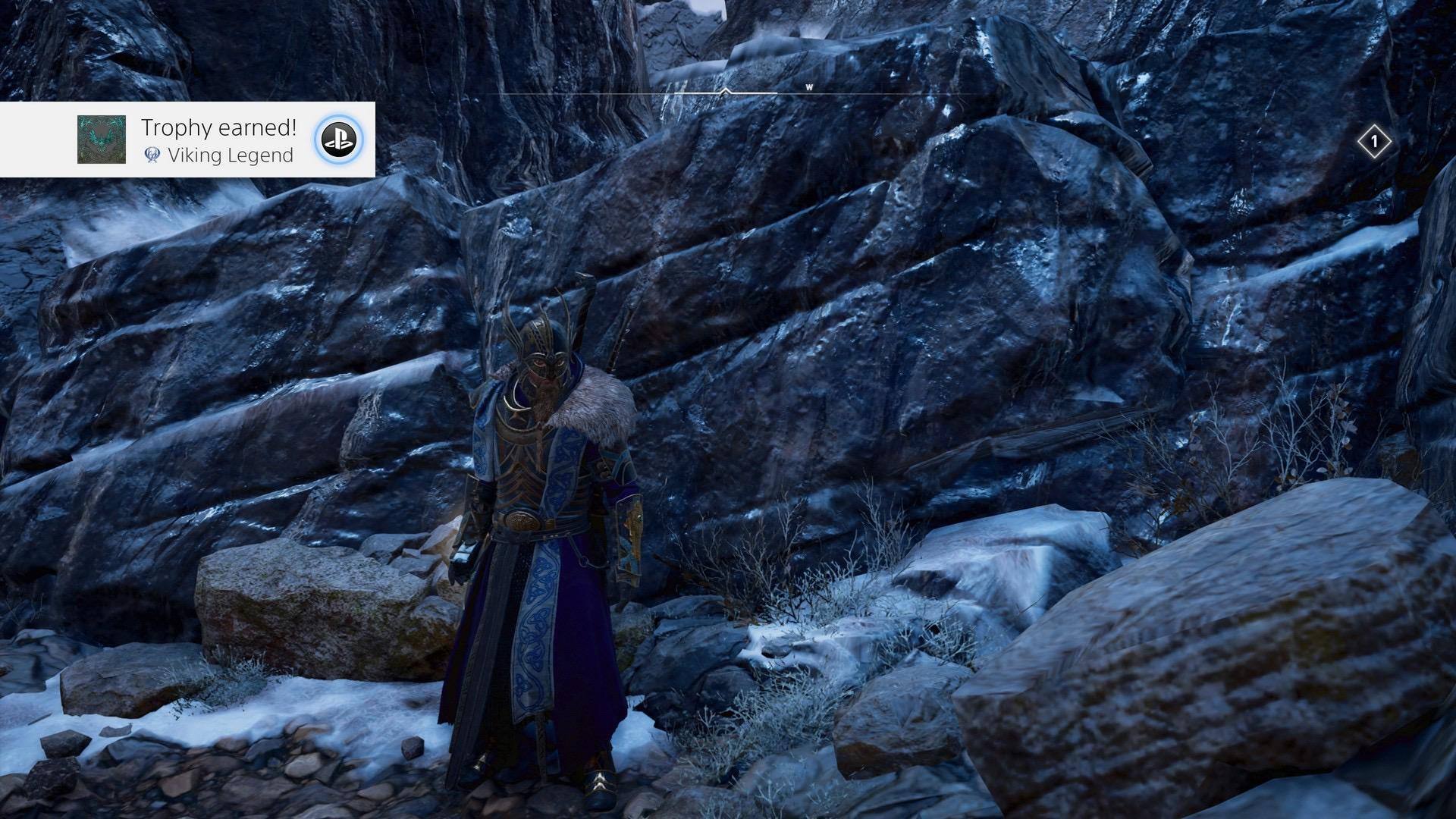Click the PlayStation logo on the notification

(x=337, y=140)
